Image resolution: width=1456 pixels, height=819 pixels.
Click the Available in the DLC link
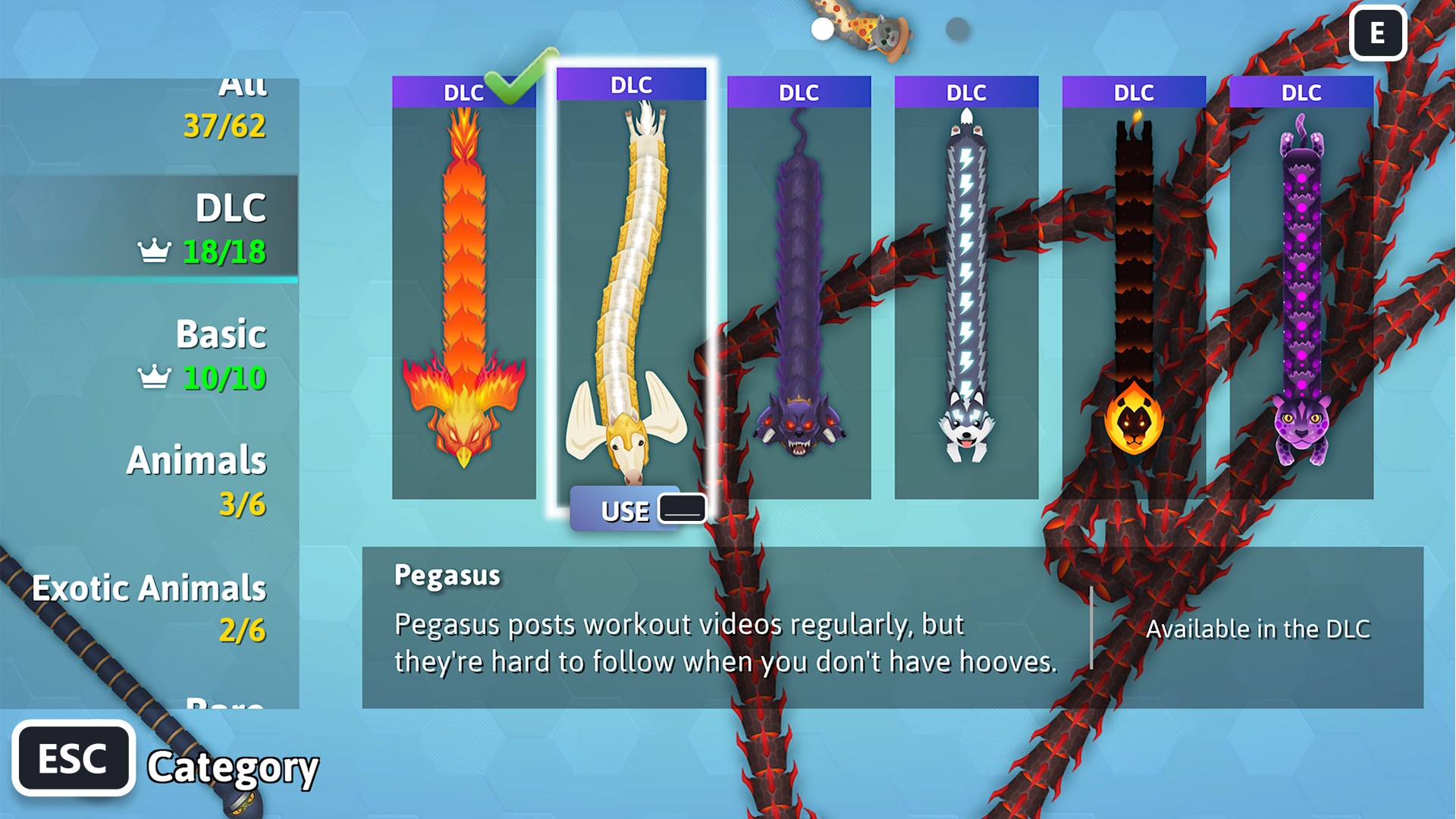click(x=1258, y=629)
